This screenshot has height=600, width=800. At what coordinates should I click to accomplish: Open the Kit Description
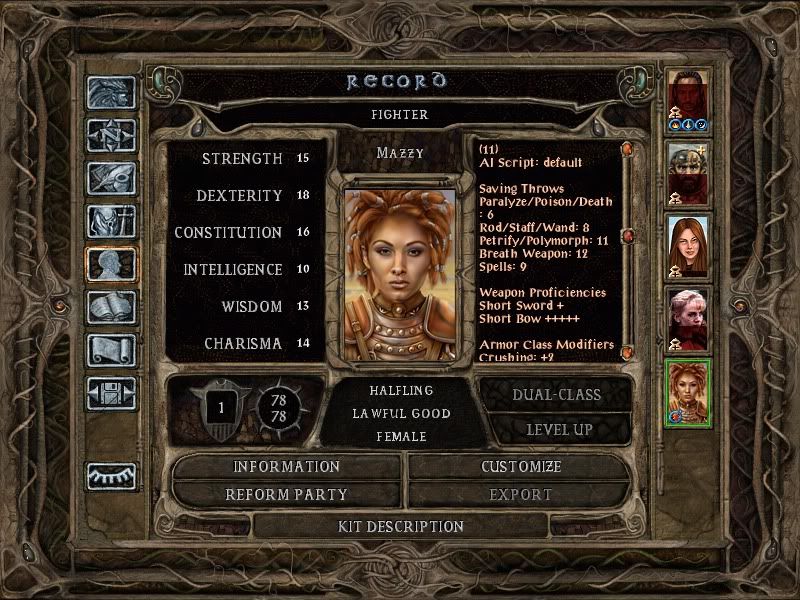(x=401, y=526)
